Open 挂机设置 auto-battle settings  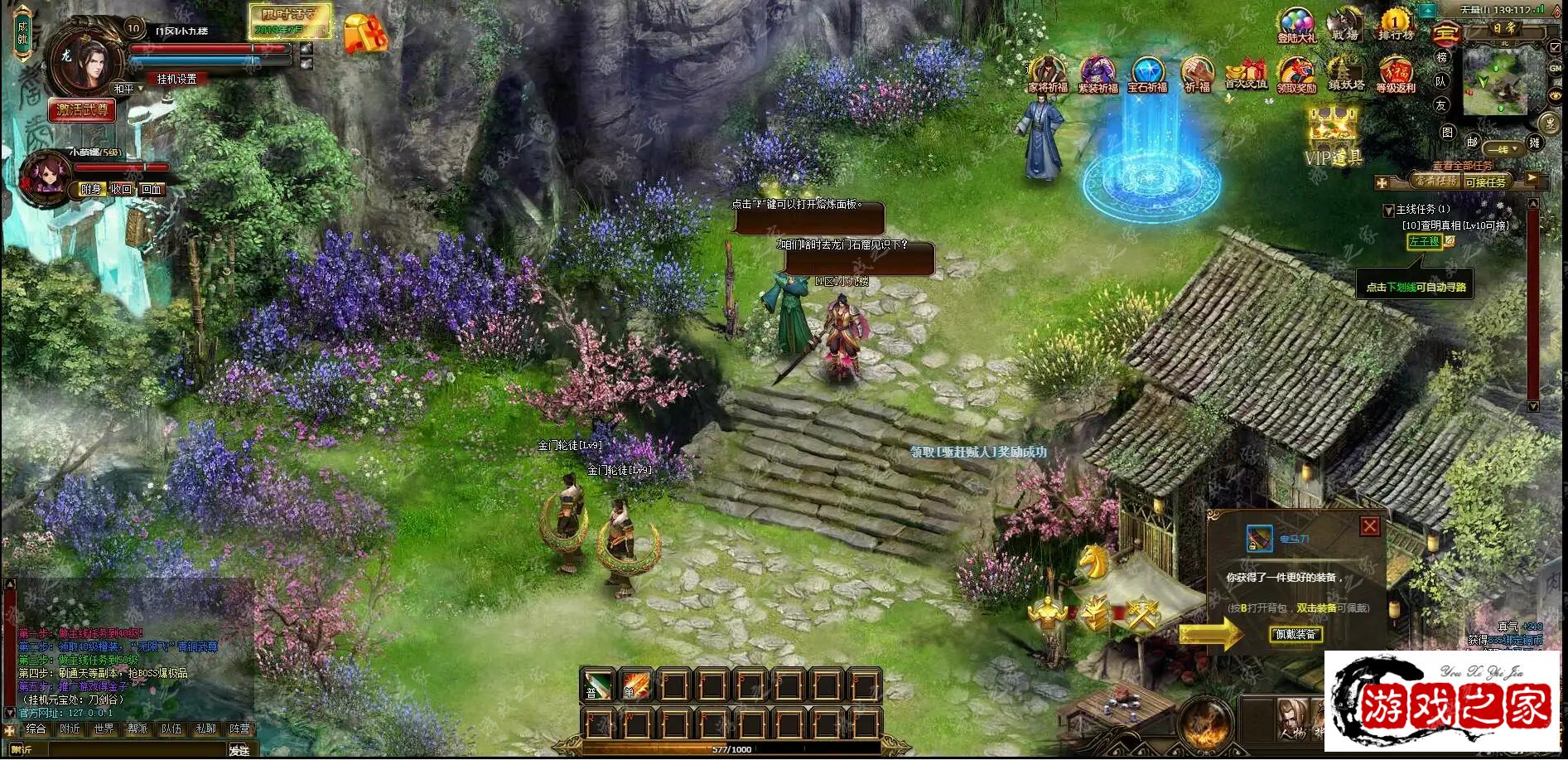point(177,79)
